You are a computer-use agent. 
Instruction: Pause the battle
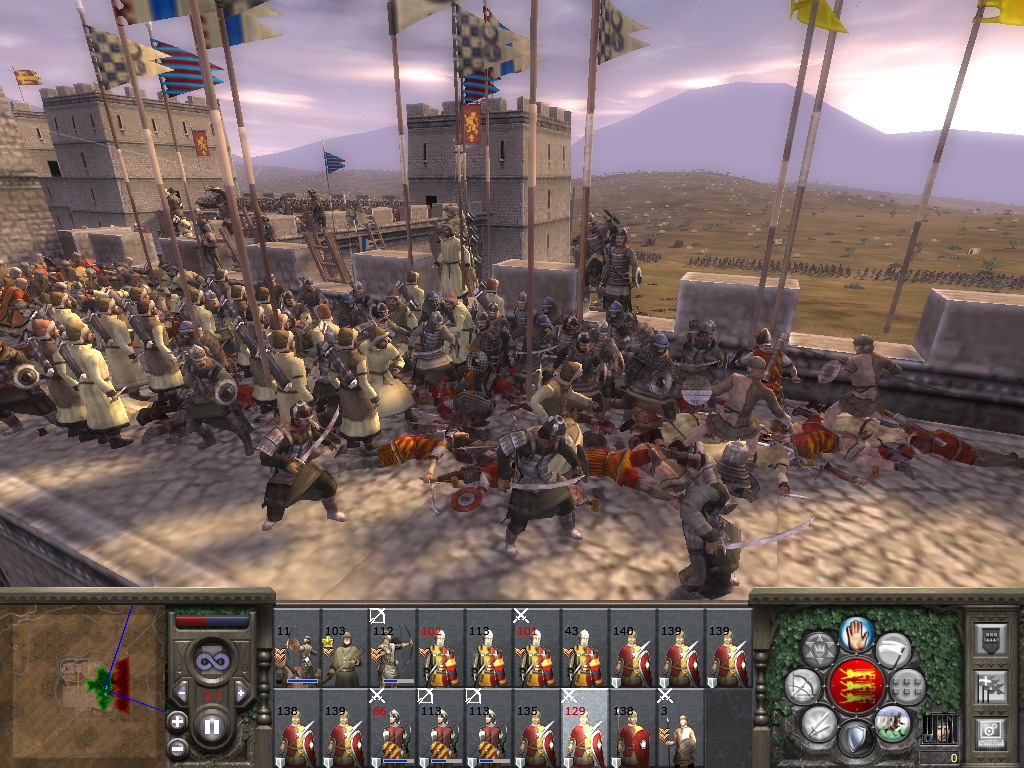coord(212,726)
